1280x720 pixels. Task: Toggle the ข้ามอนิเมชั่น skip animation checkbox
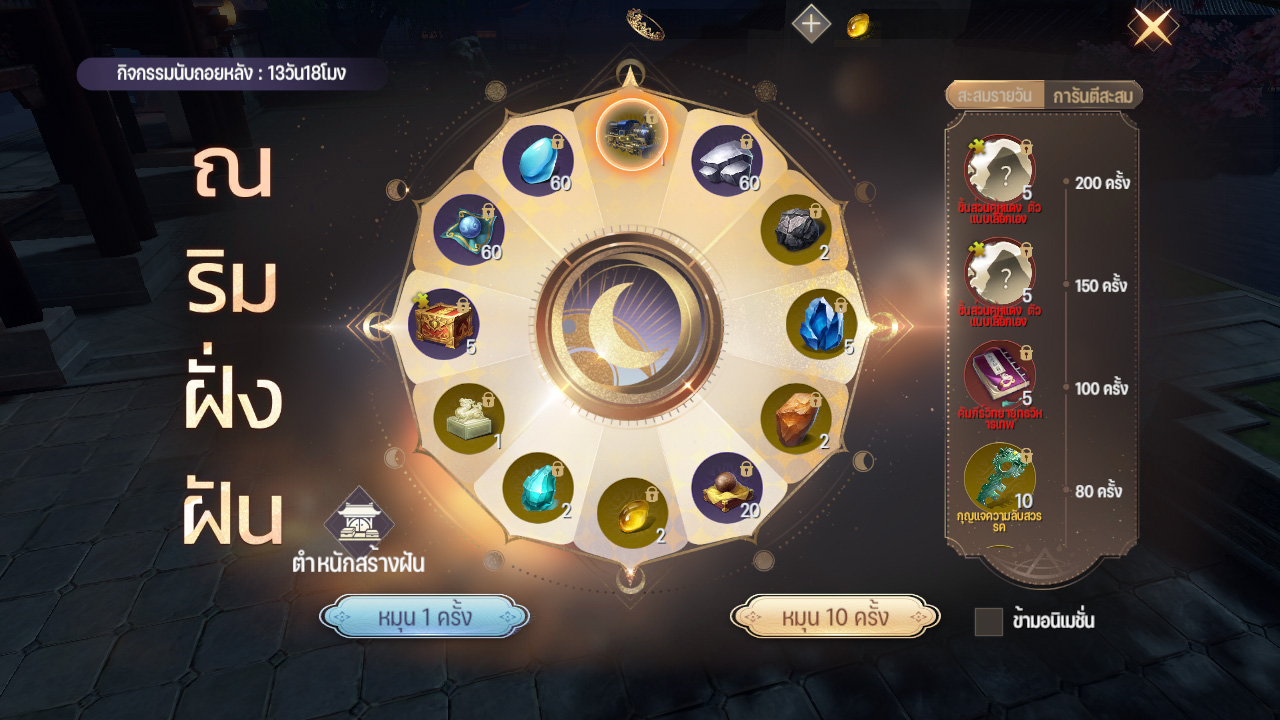[x=988, y=622]
